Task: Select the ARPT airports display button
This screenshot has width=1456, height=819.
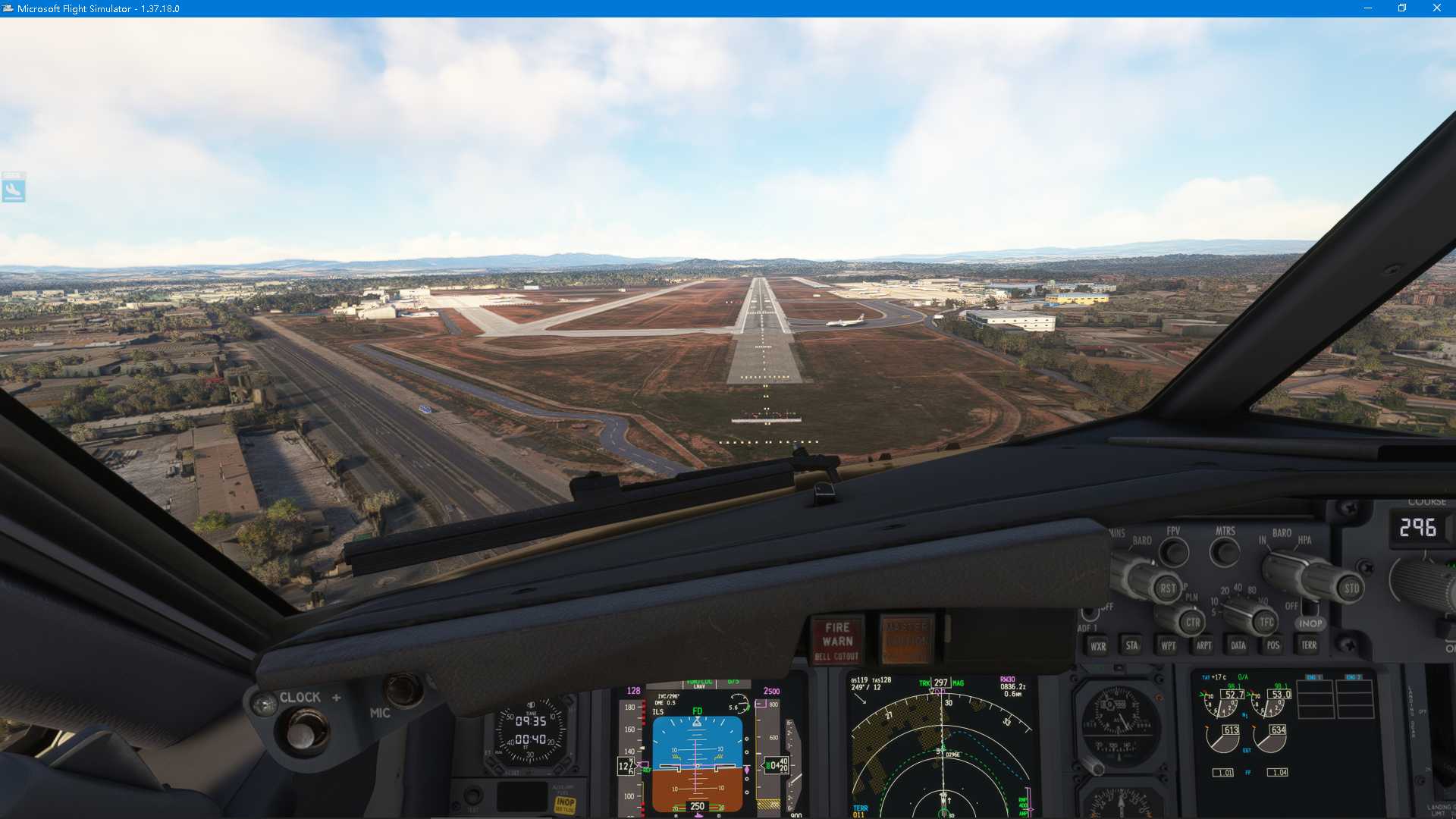Action: point(1203,645)
